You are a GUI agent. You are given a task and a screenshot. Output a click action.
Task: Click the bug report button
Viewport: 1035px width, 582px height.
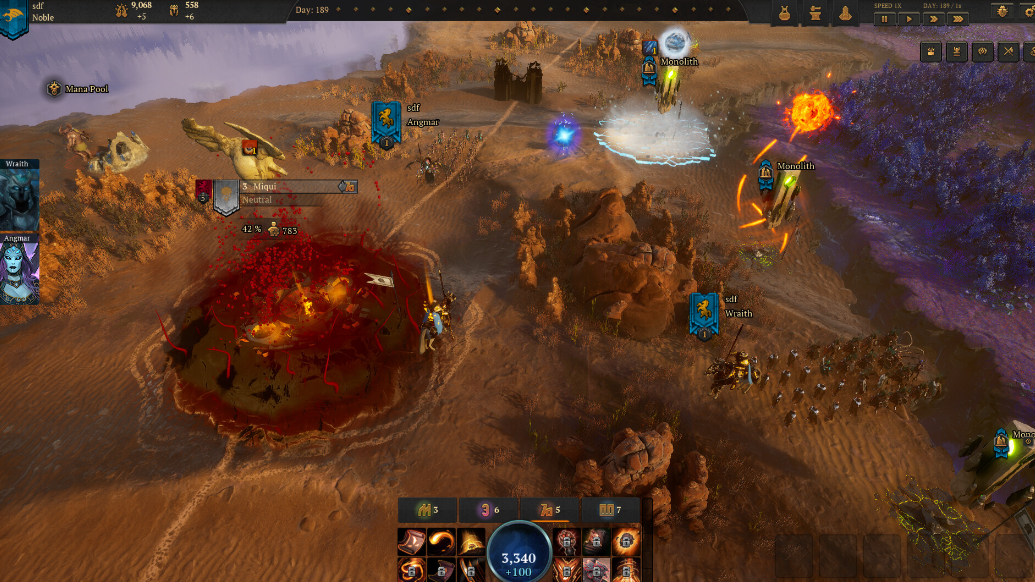pyautogui.click(x=1002, y=11)
